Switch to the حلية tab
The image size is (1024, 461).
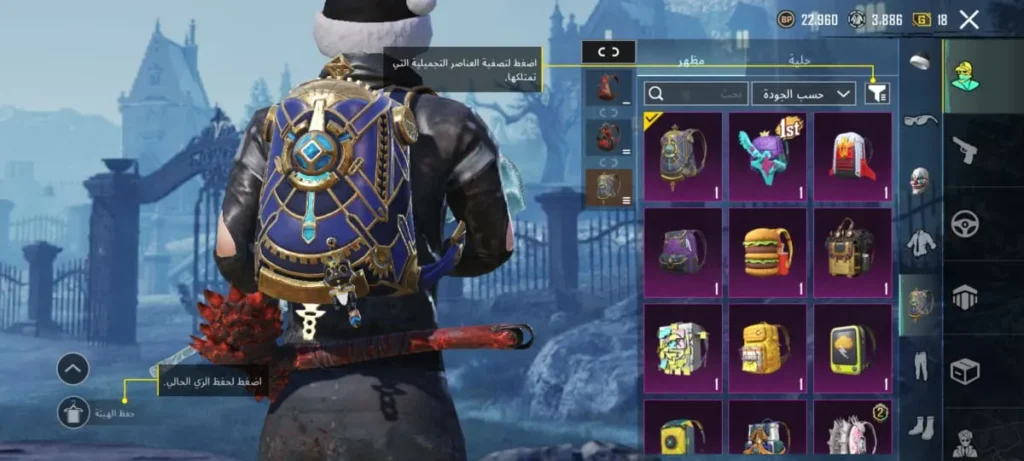[799, 60]
